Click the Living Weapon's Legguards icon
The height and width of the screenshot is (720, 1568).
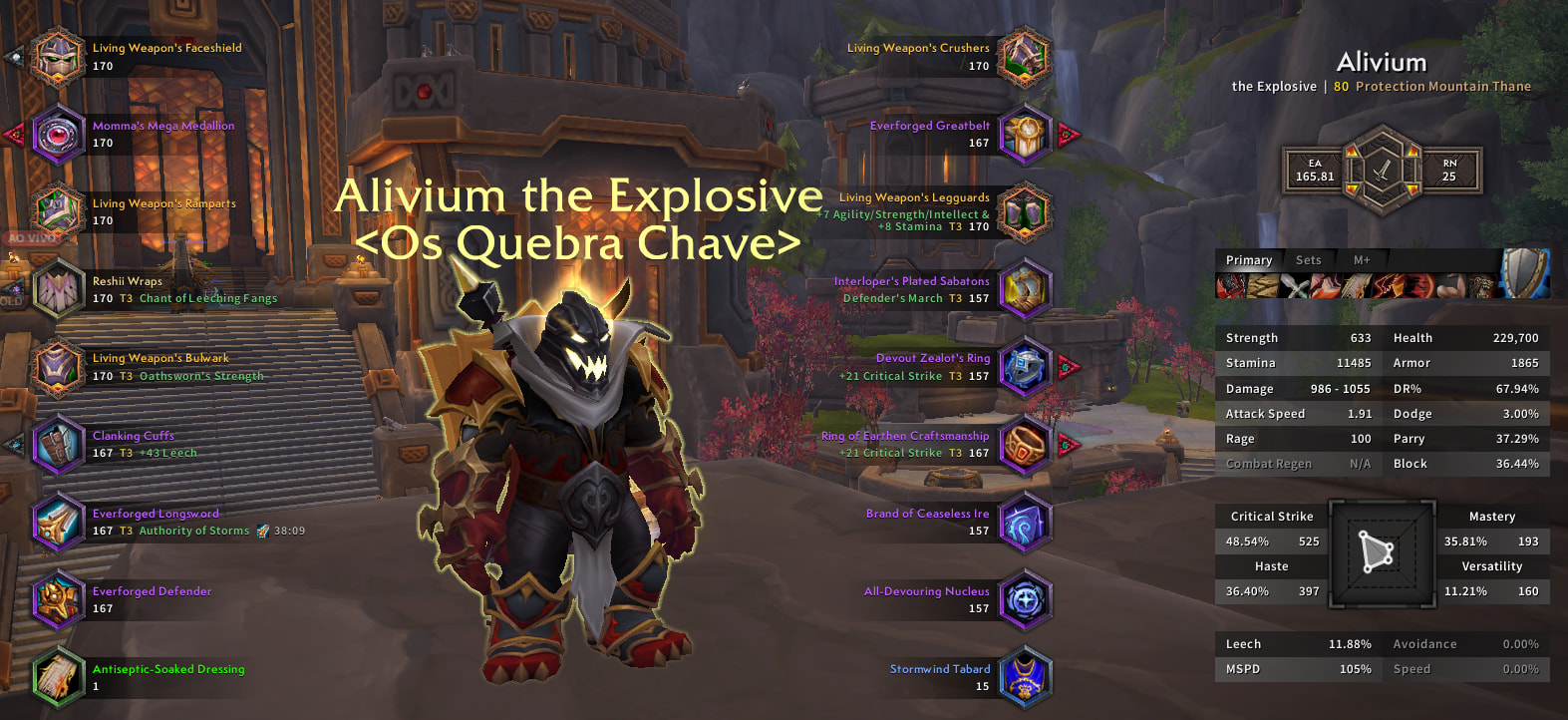(1024, 211)
